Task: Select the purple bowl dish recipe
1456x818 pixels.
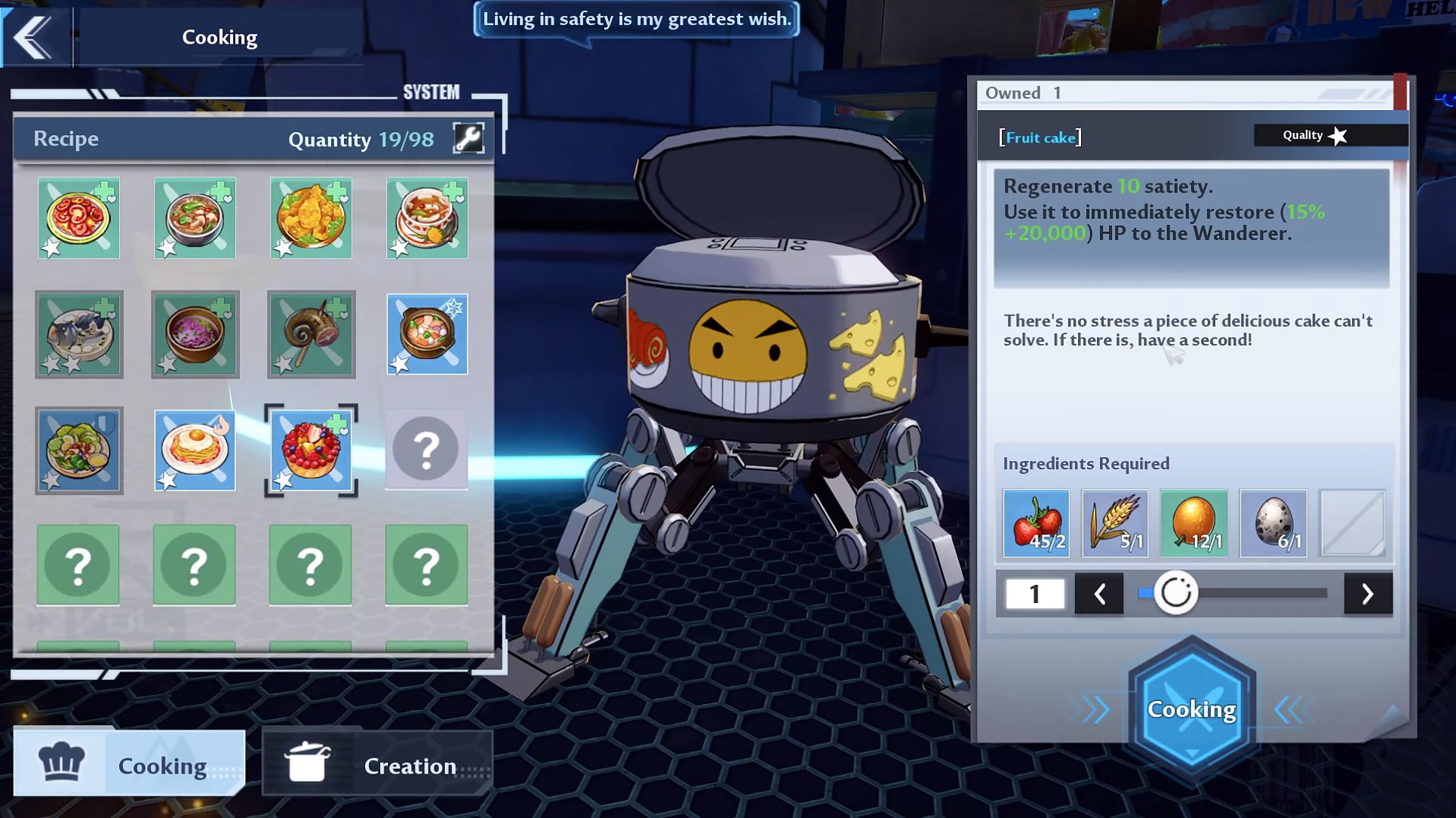Action: click(x=195, y=334)
